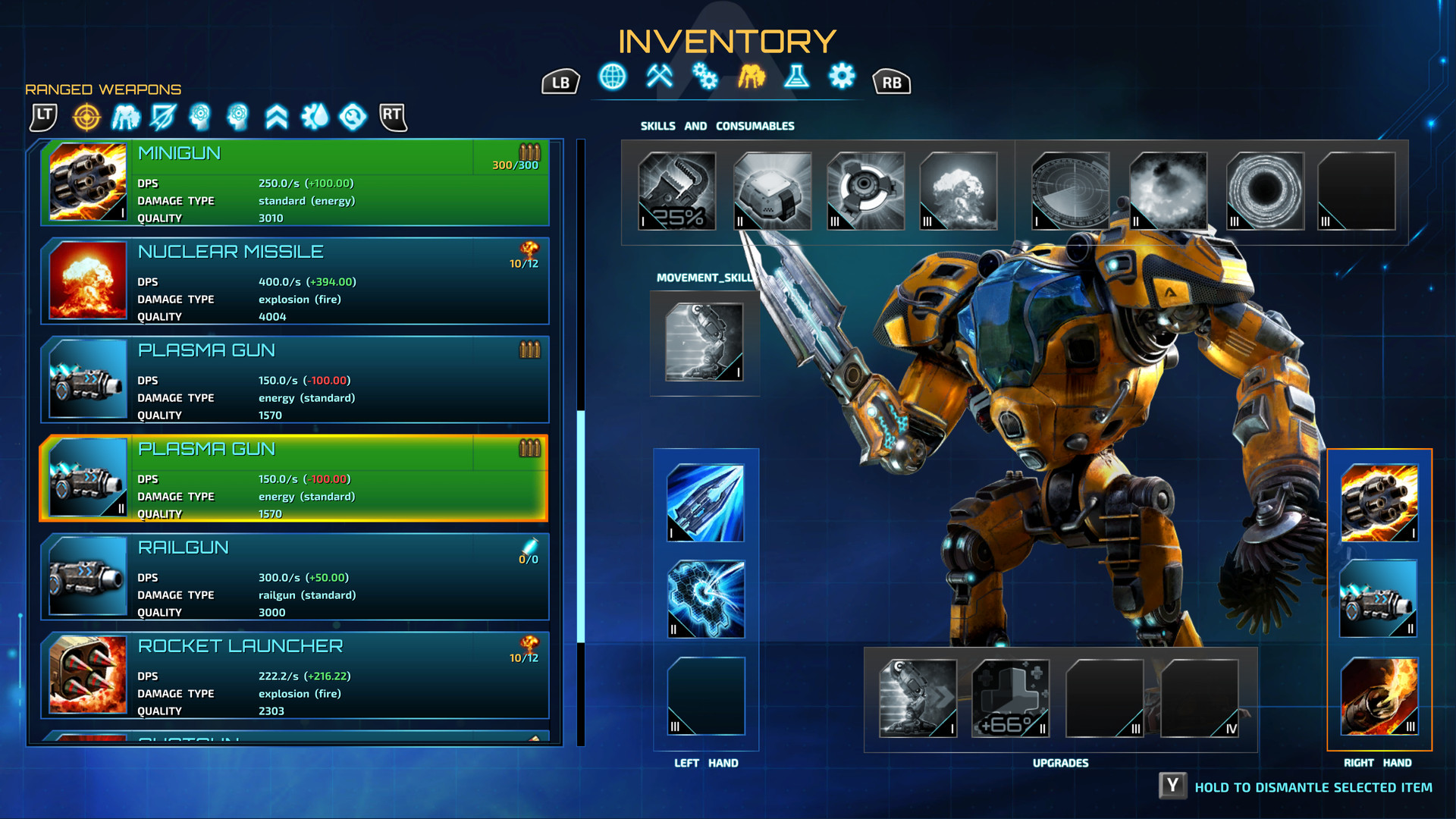
Task: Select the globe category tab icon
Action: (613, 77)
